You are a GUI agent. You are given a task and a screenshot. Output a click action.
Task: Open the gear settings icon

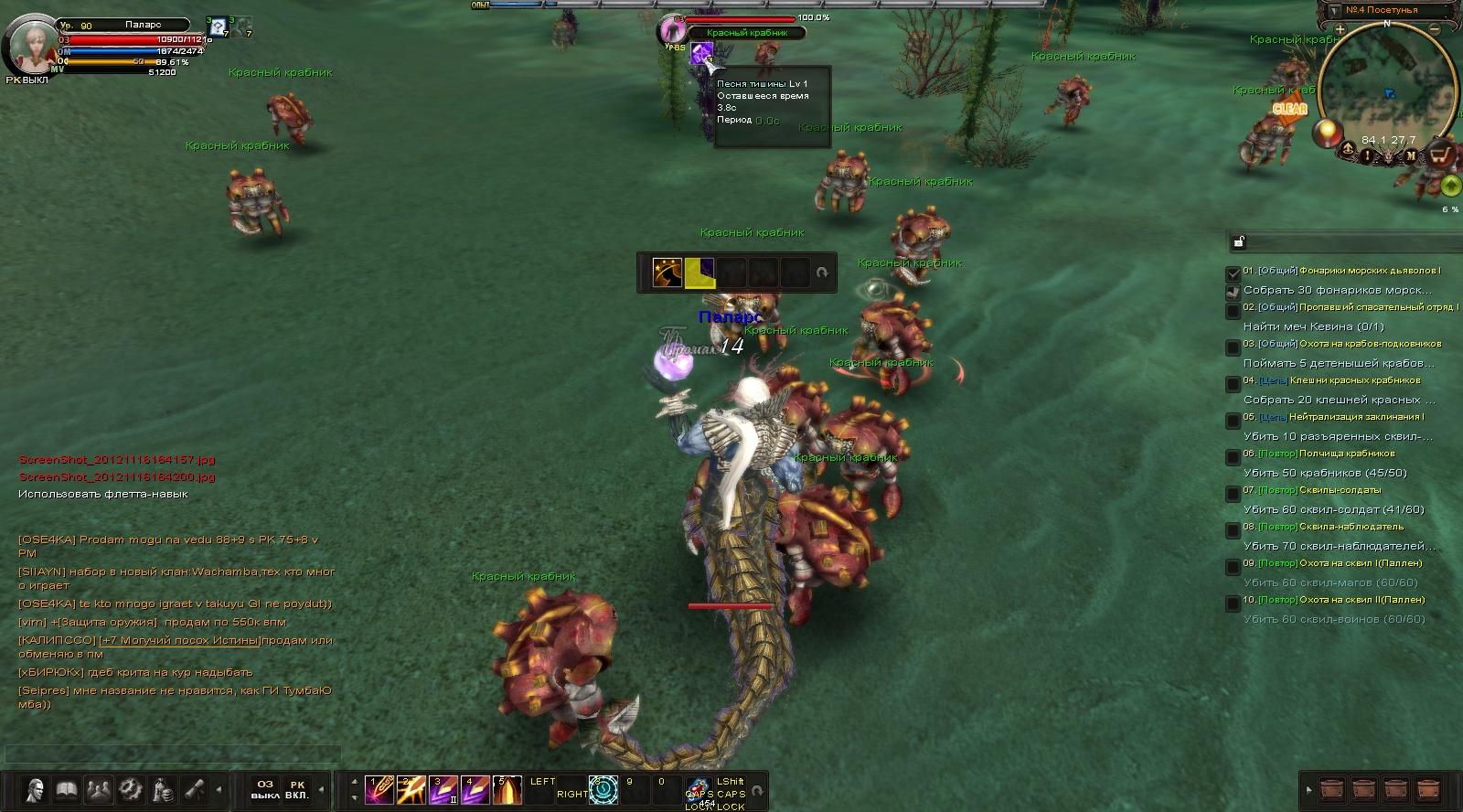(x=131, y=789)
